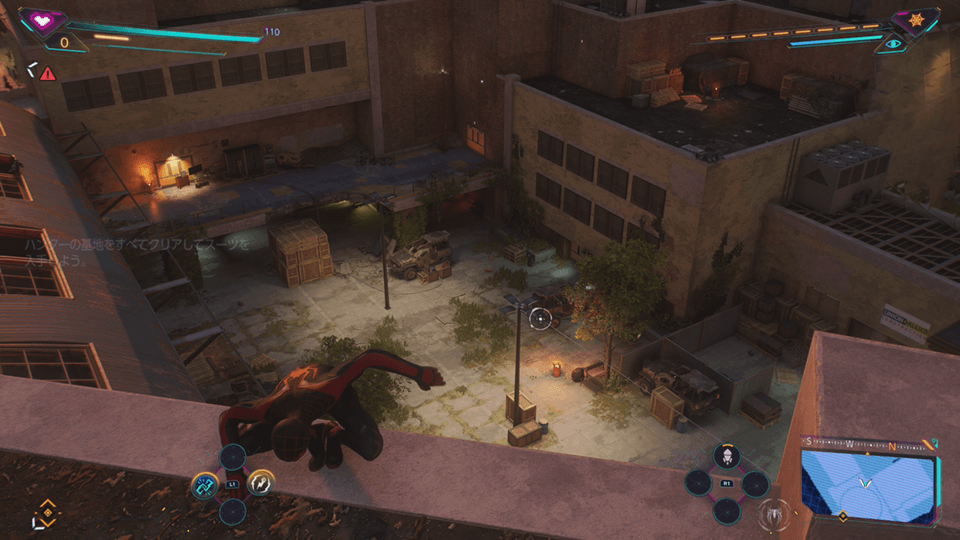The width and height of the screenshot is (960, 540).
Task: Select the pink star emblem icon
Action: coord(914,19)
